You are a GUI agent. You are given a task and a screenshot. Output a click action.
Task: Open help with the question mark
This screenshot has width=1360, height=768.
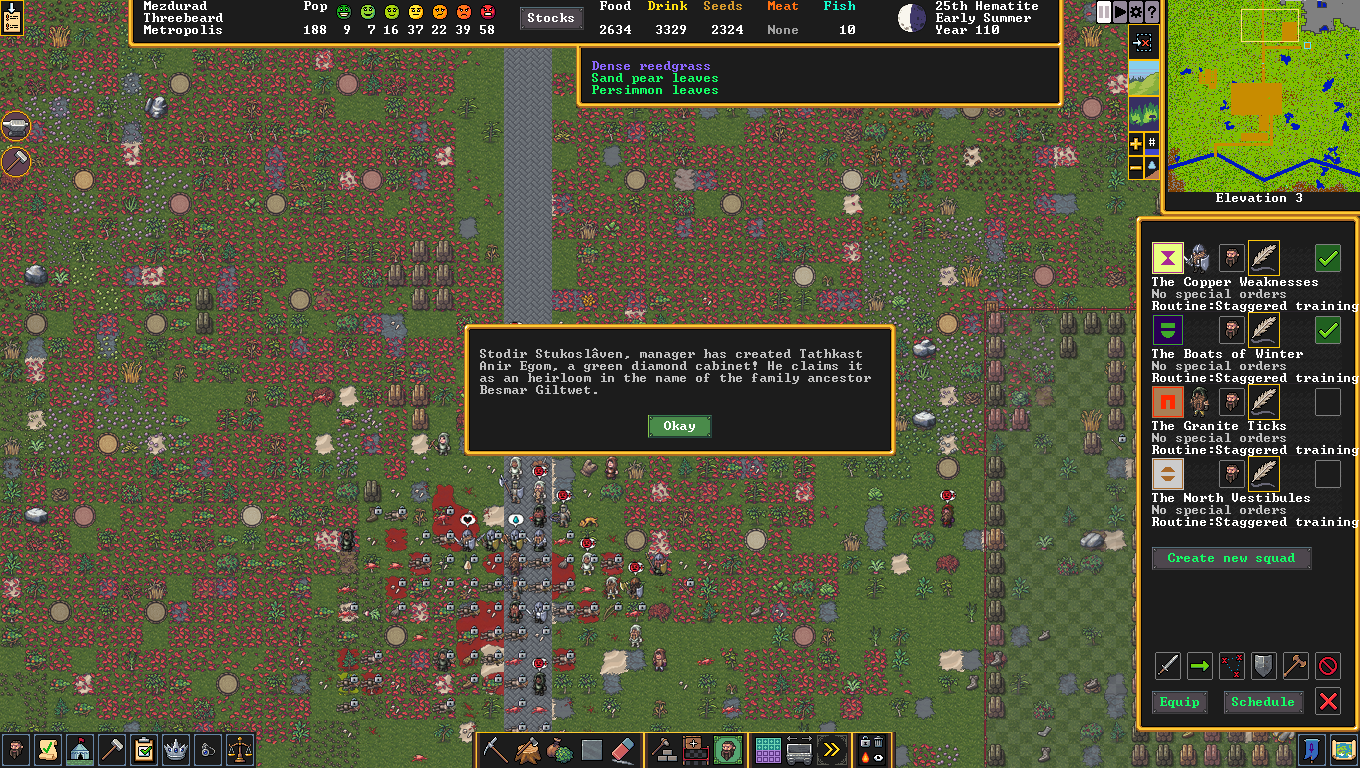coord(1152,12)
